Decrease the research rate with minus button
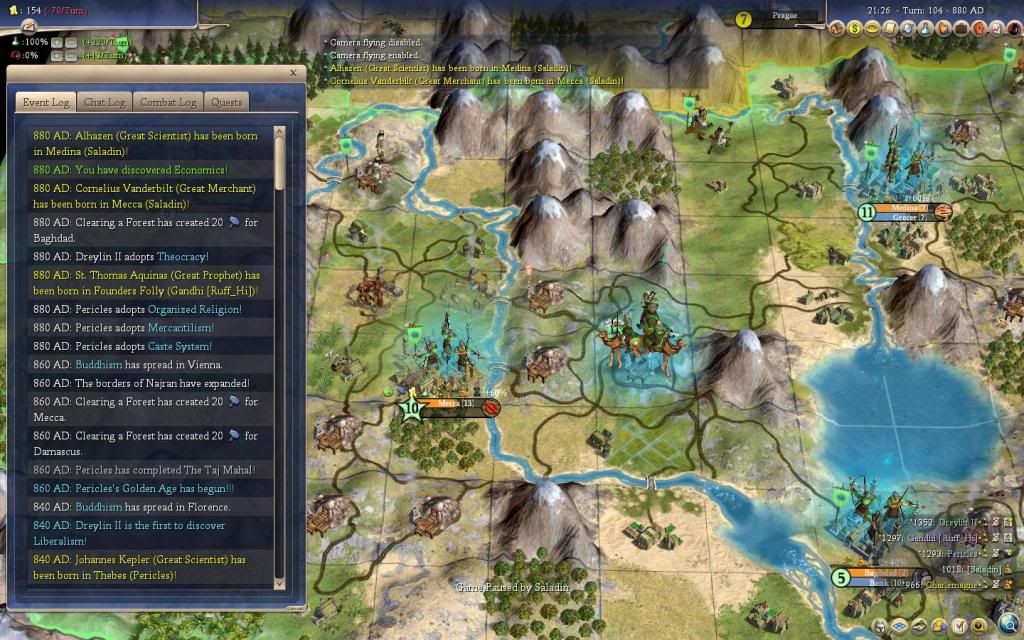The height and width of the screenshot is (640, 1024). [72, 42]
